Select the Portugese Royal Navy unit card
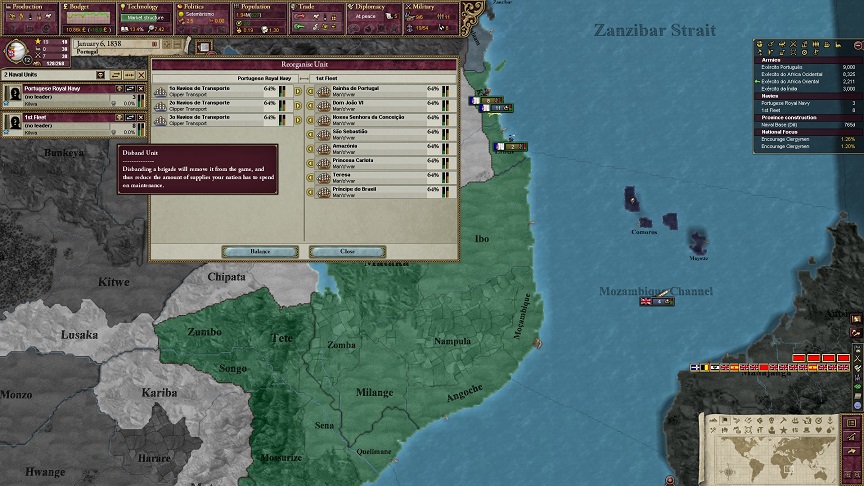 point(60,94)
